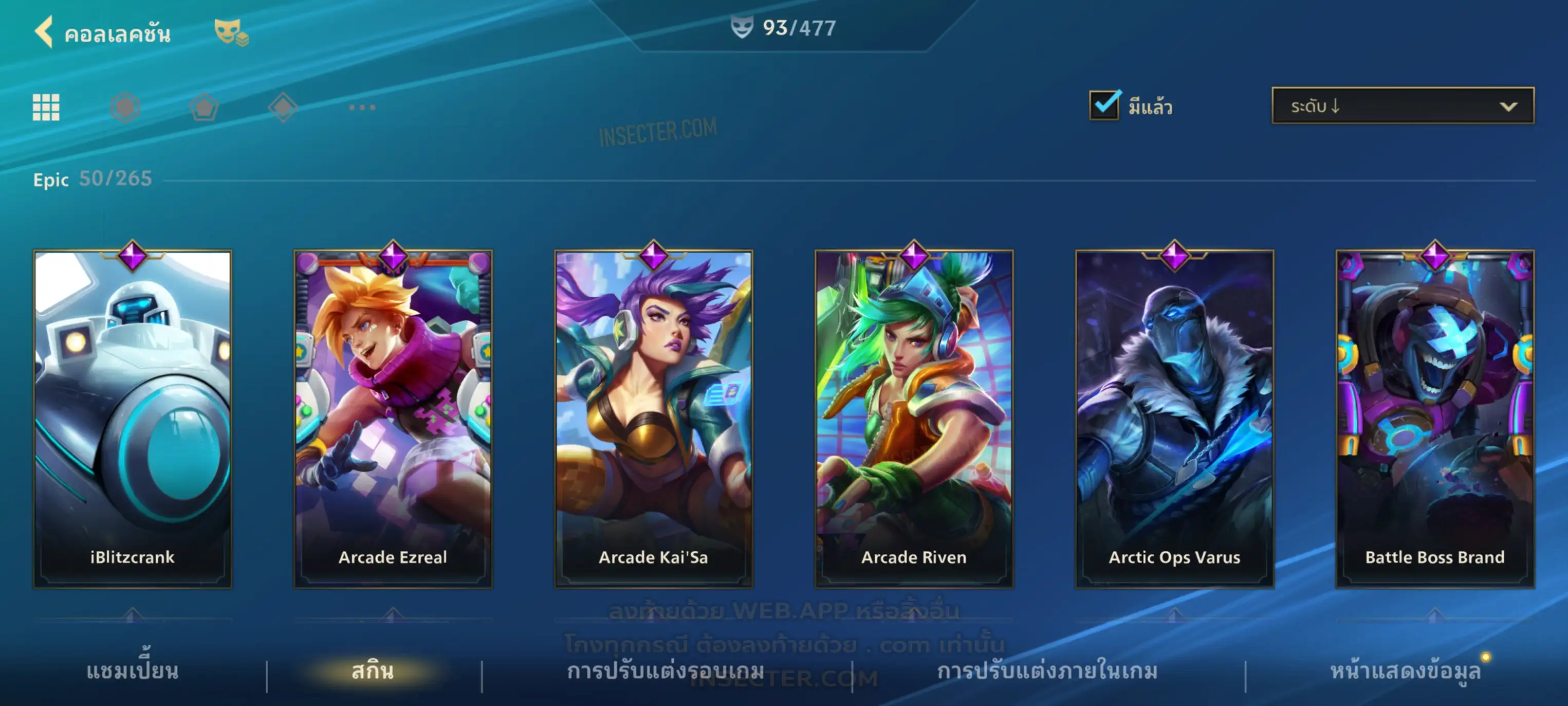Open the Battle Boss Brand skin card
This screenshot has height=706, width=1568.
(1435, 419)
